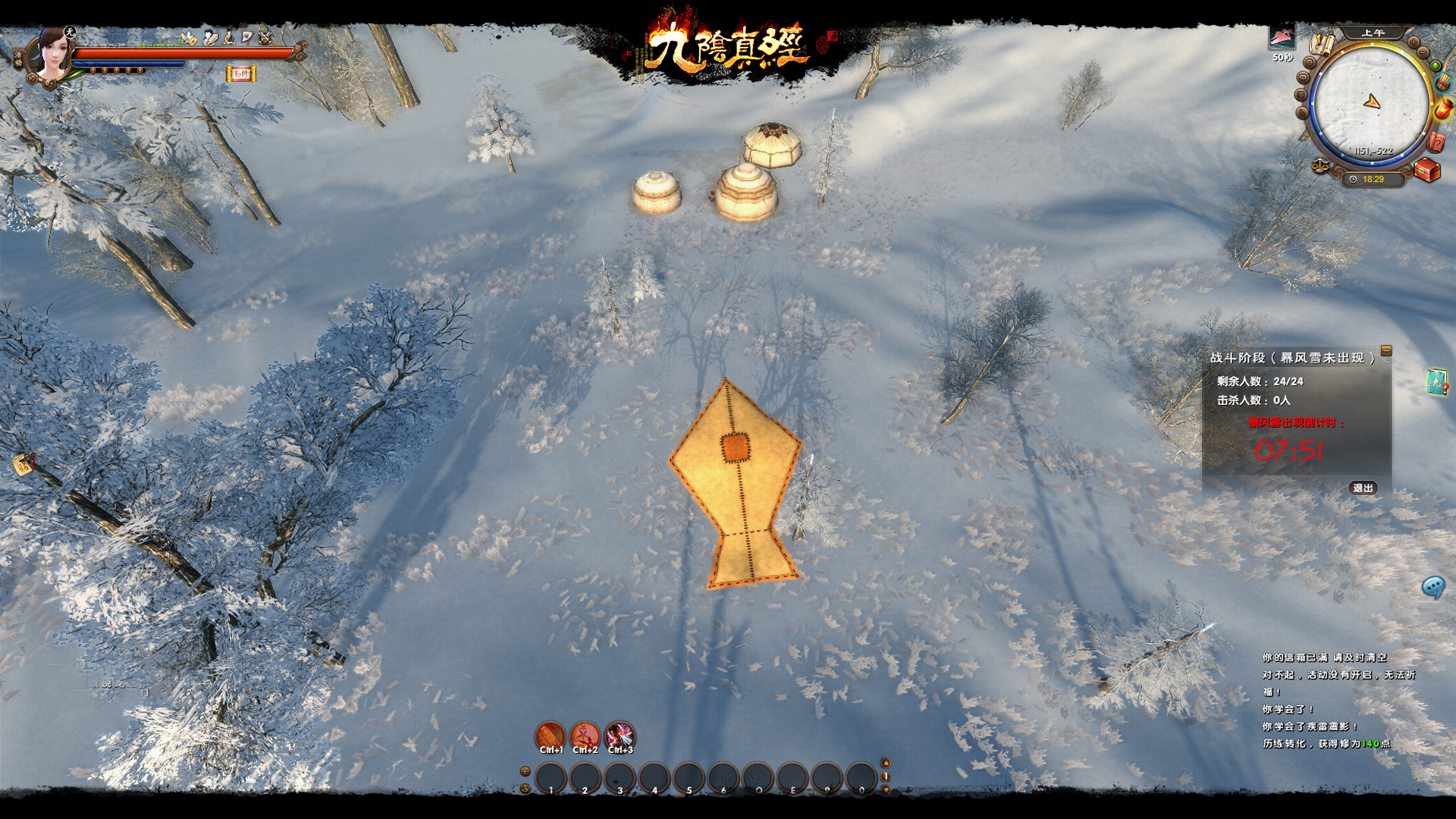Click the 退出 exit button
This screenshot has width=1456, height=819.
point(1363,489)
